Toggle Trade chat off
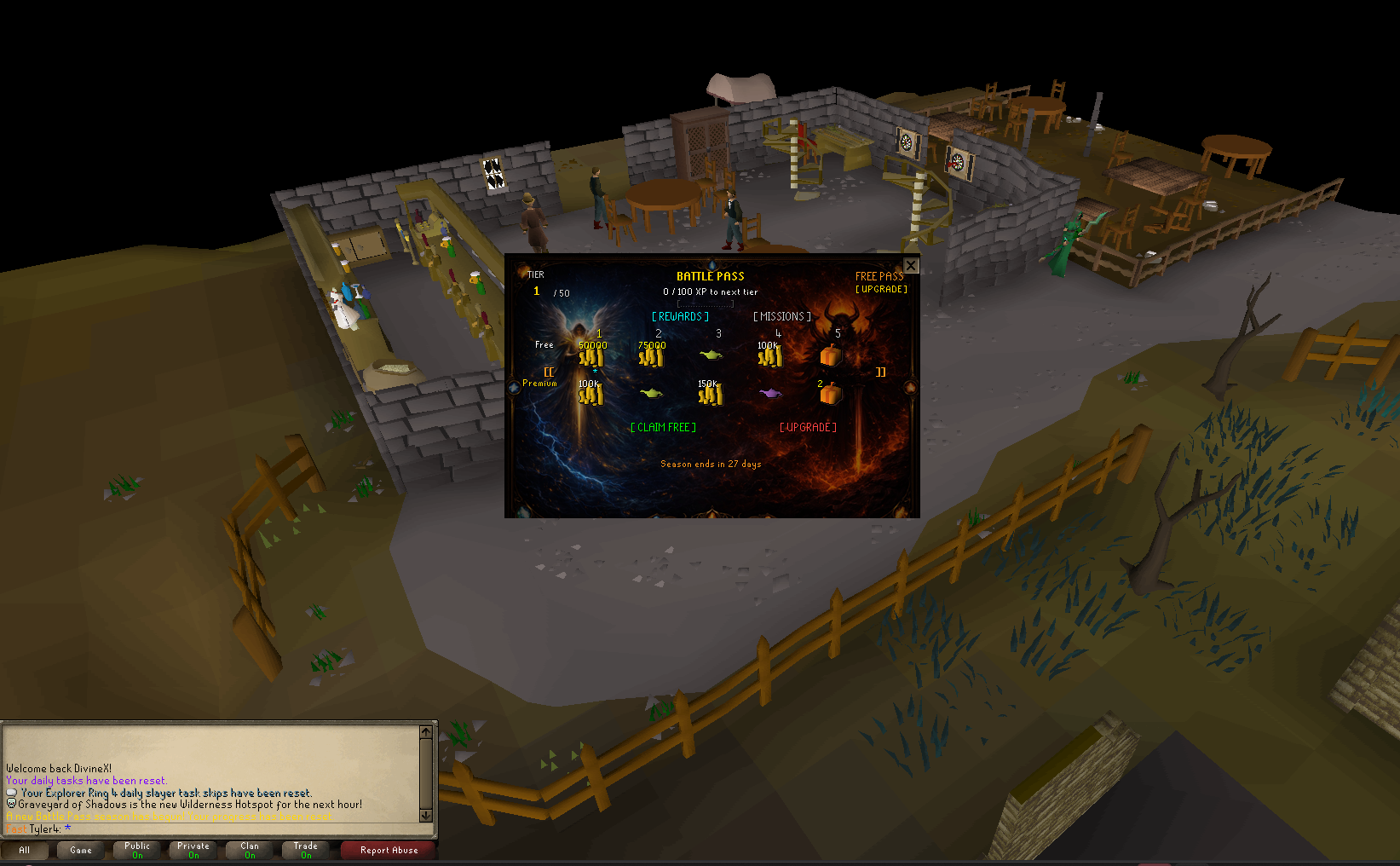This screenshot has width=1400, height=866. coord(304,849)
